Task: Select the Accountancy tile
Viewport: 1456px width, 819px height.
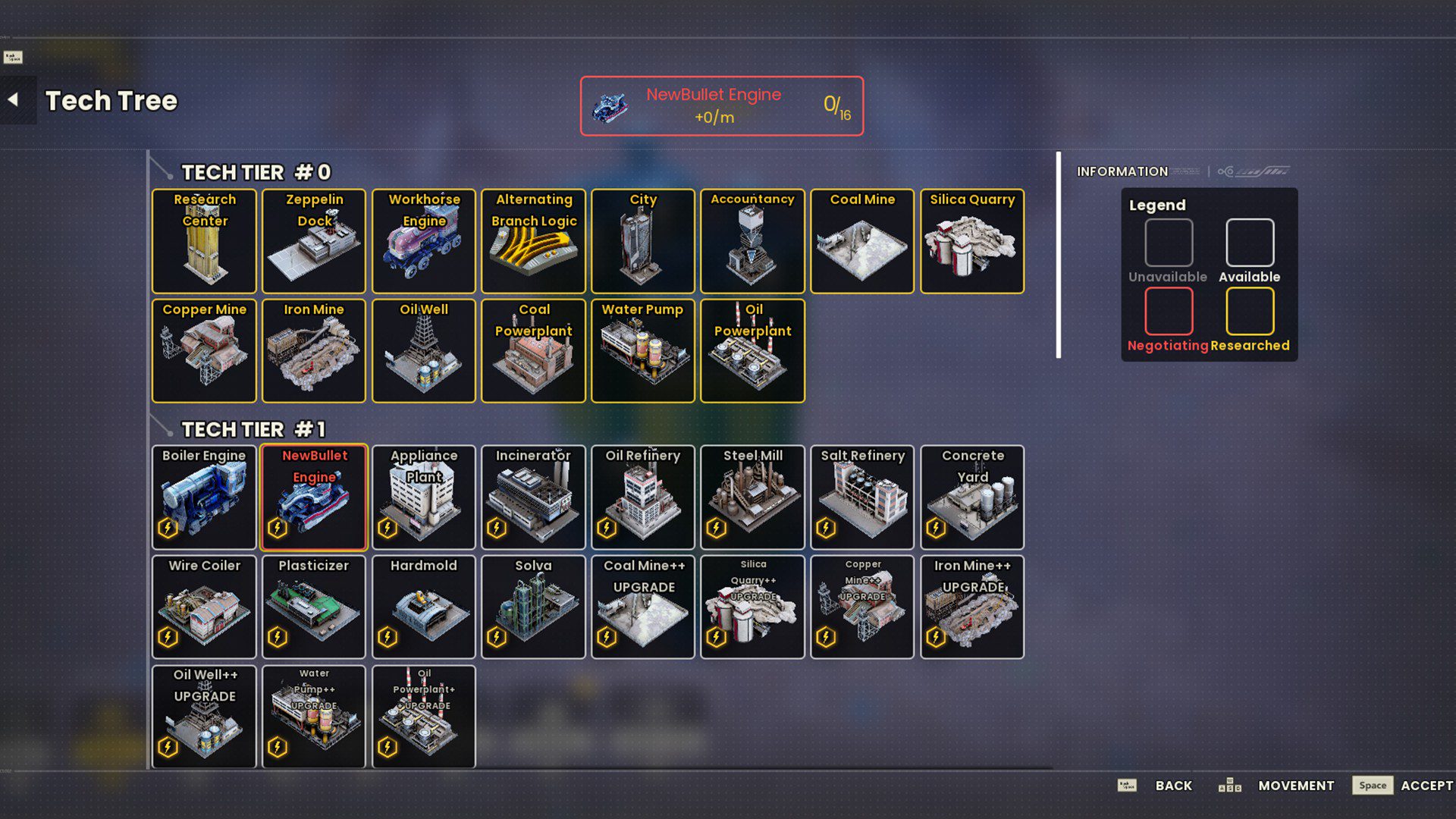Action: pos(752,241)
